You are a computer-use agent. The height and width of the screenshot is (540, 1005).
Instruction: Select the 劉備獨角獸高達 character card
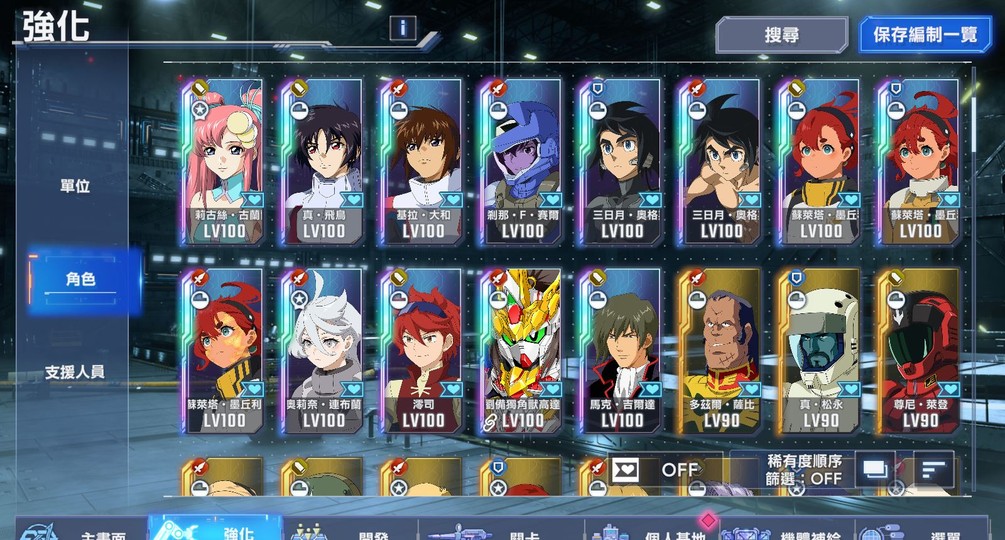(521, 350)
